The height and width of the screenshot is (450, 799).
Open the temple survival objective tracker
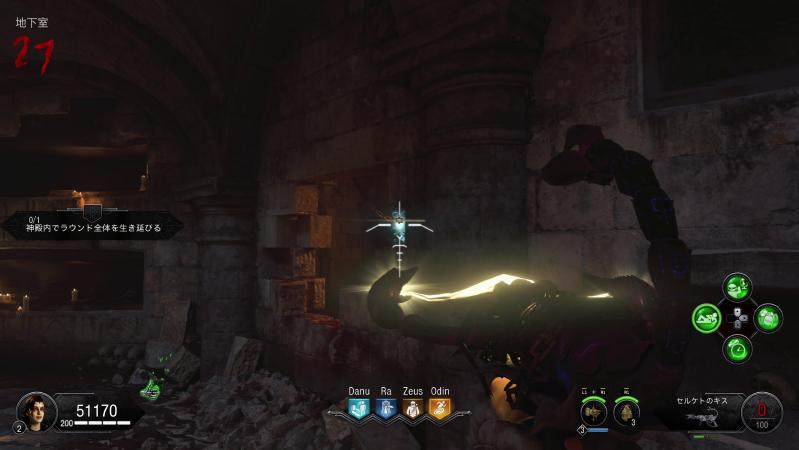pos(92,224)
